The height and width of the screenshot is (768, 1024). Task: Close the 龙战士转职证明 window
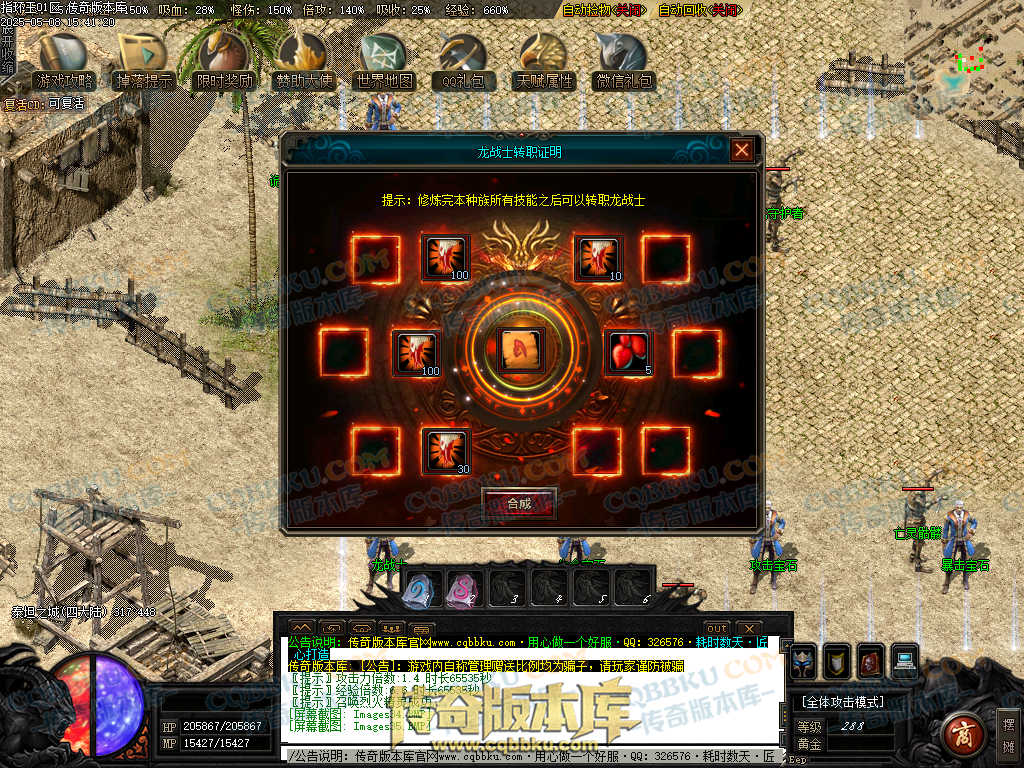[741, 150]
